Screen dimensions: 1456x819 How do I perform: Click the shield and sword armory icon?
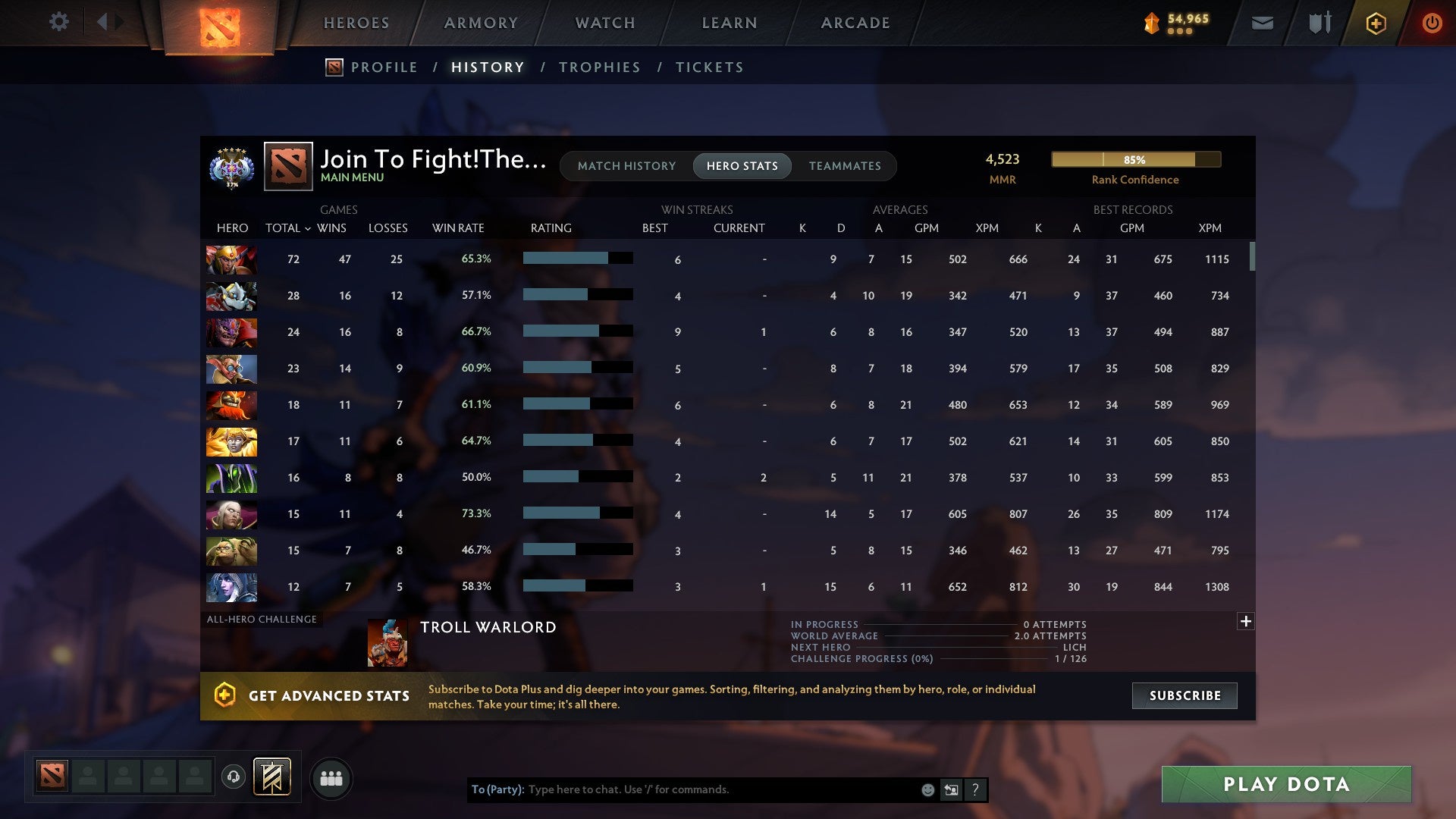pos(1319,23)
